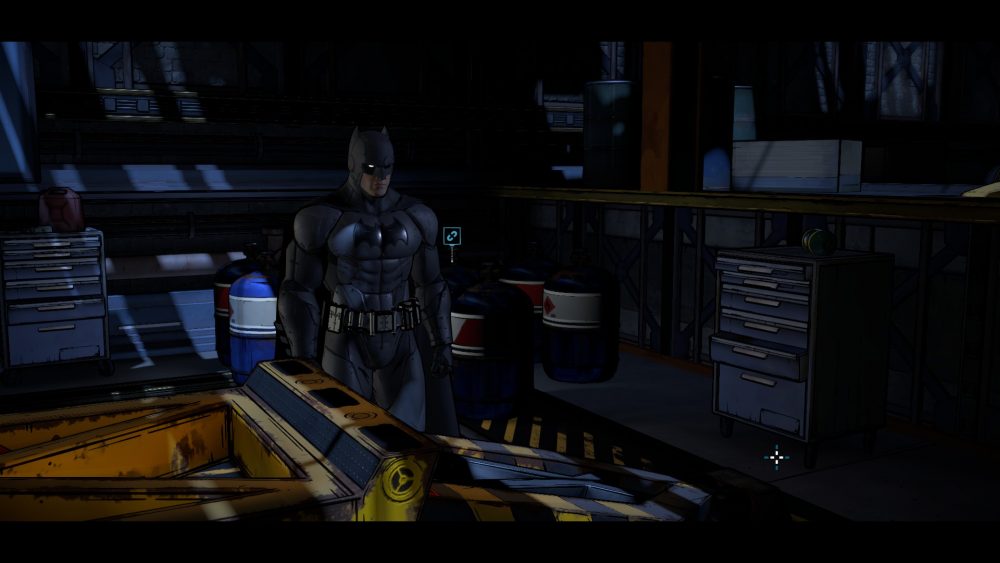Select the chain-link evidence marker
This screenshot has height=563, width=1000.
[x=452, y=236]
